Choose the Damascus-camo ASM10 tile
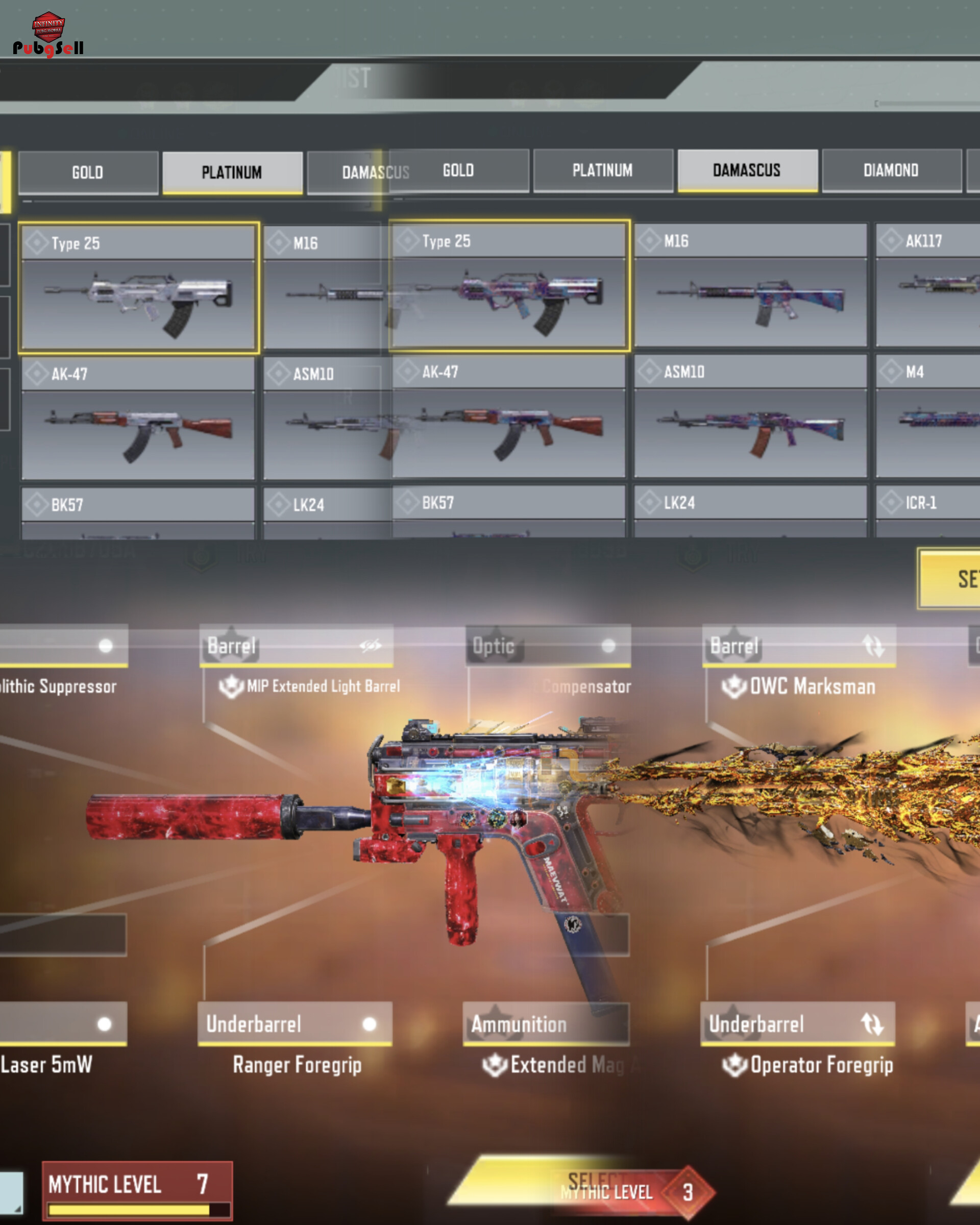The width and height of the screenshot is (980, 1225). (750, 416)
